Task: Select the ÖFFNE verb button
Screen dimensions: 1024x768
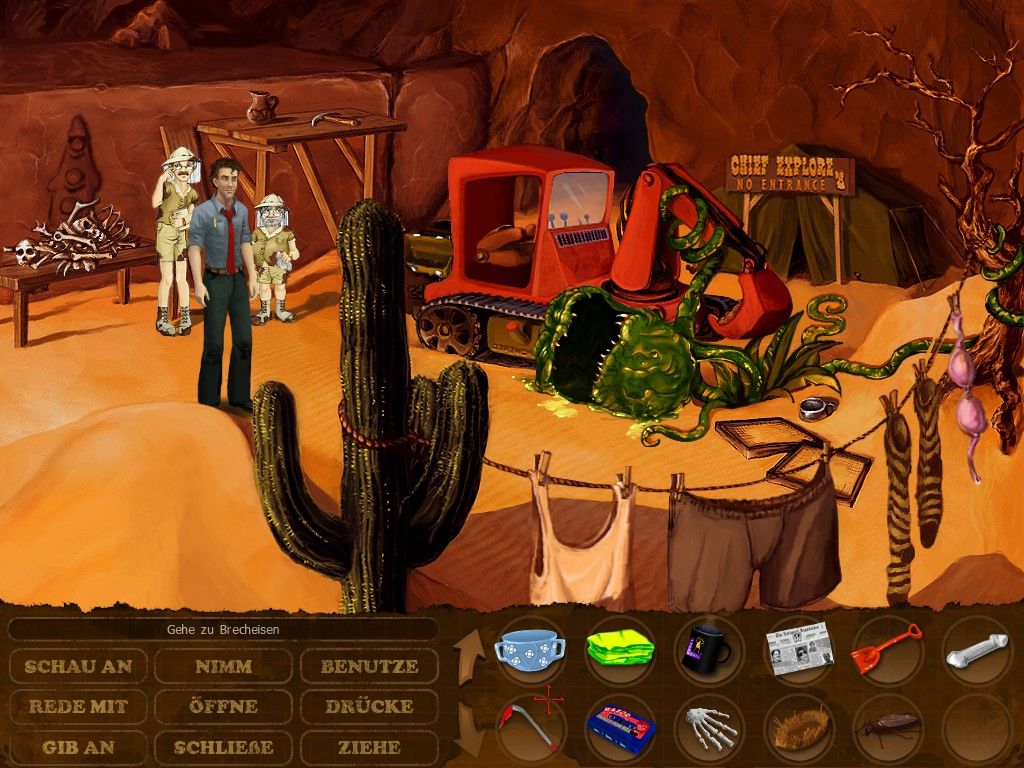Action: pyautogui.click(x=223, y=706)
